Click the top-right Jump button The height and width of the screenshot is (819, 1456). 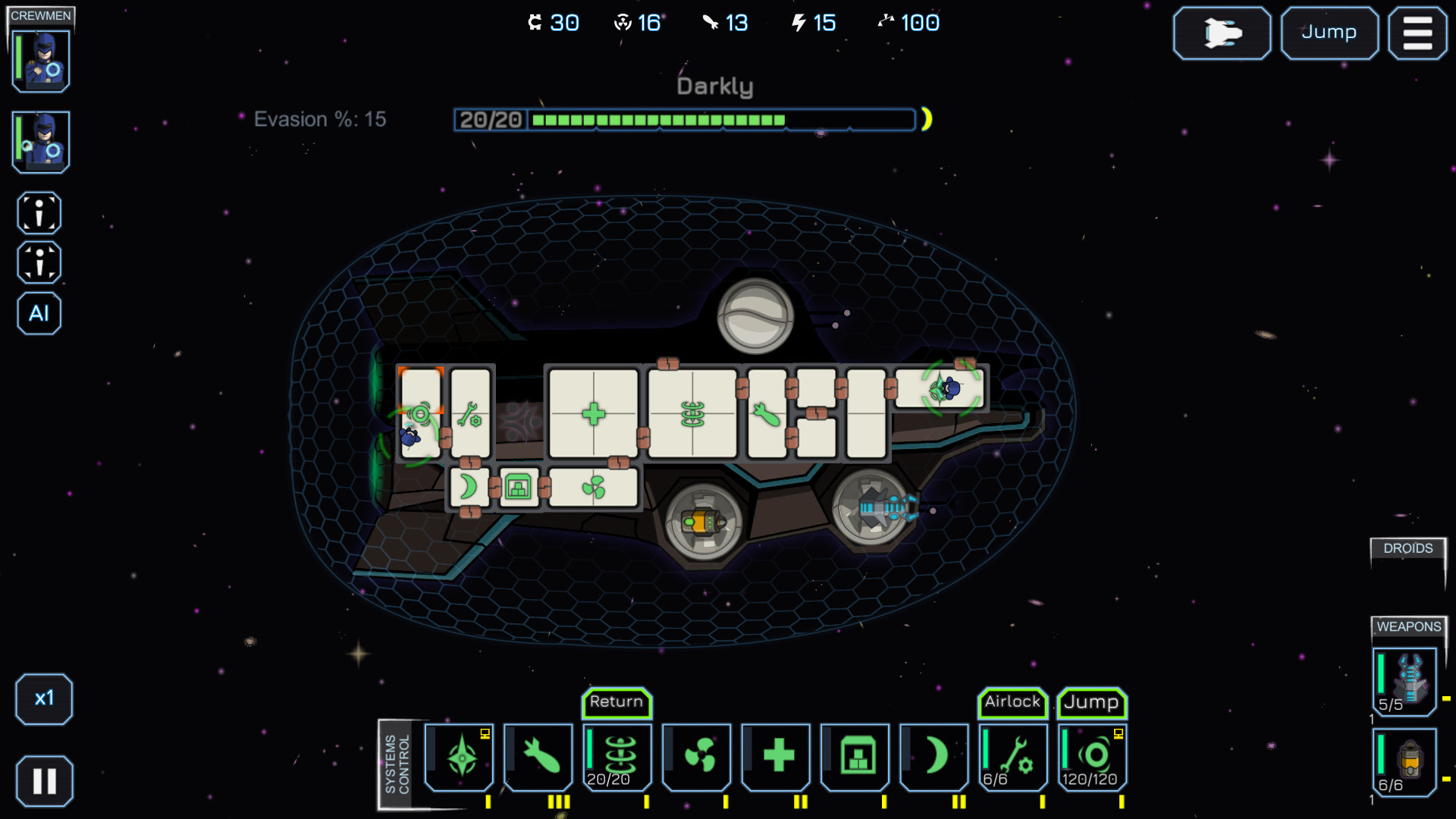1329,33
